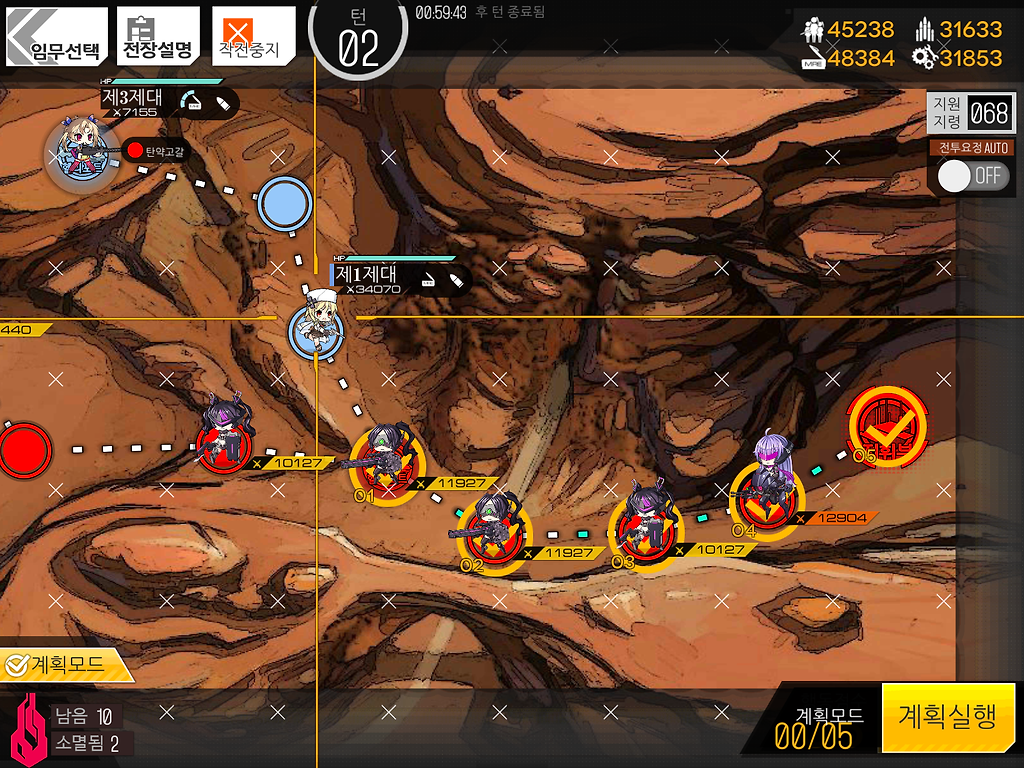Viewport: 1024px width, 768px height.
Task: Select the empty red enemy node
Action: click(x=24, y=450)
